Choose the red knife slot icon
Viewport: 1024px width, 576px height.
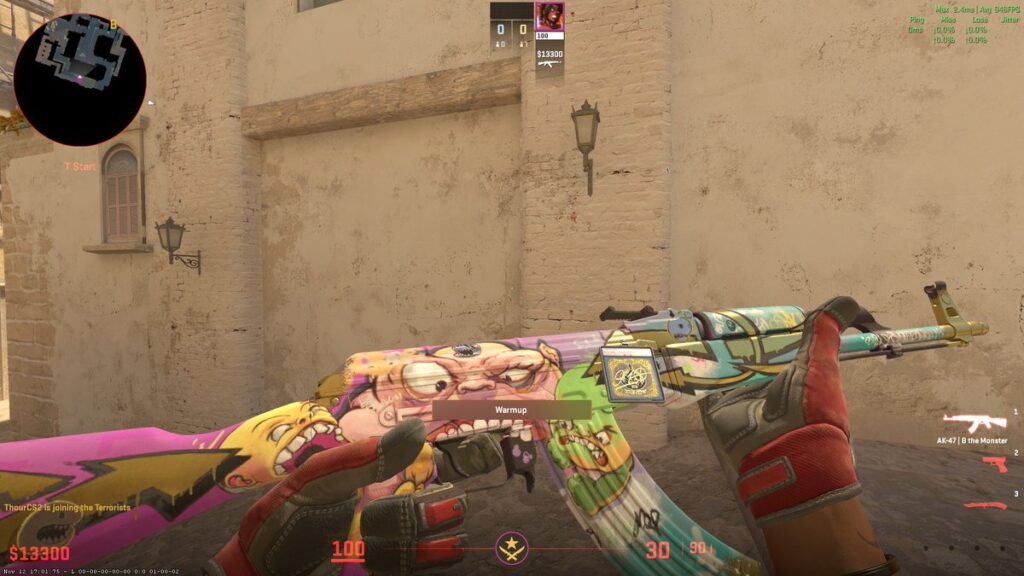click(985, 504)
